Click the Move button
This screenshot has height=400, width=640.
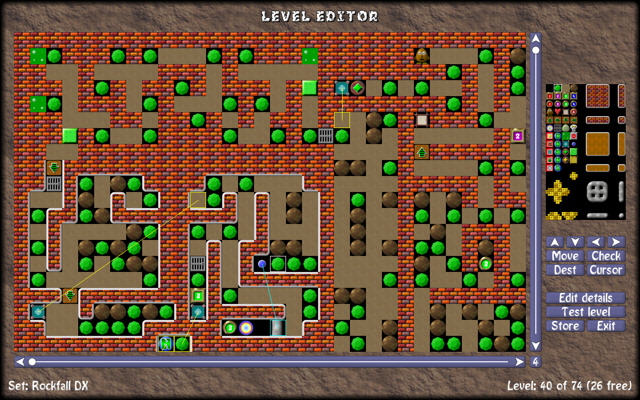[x=565, y=256]
